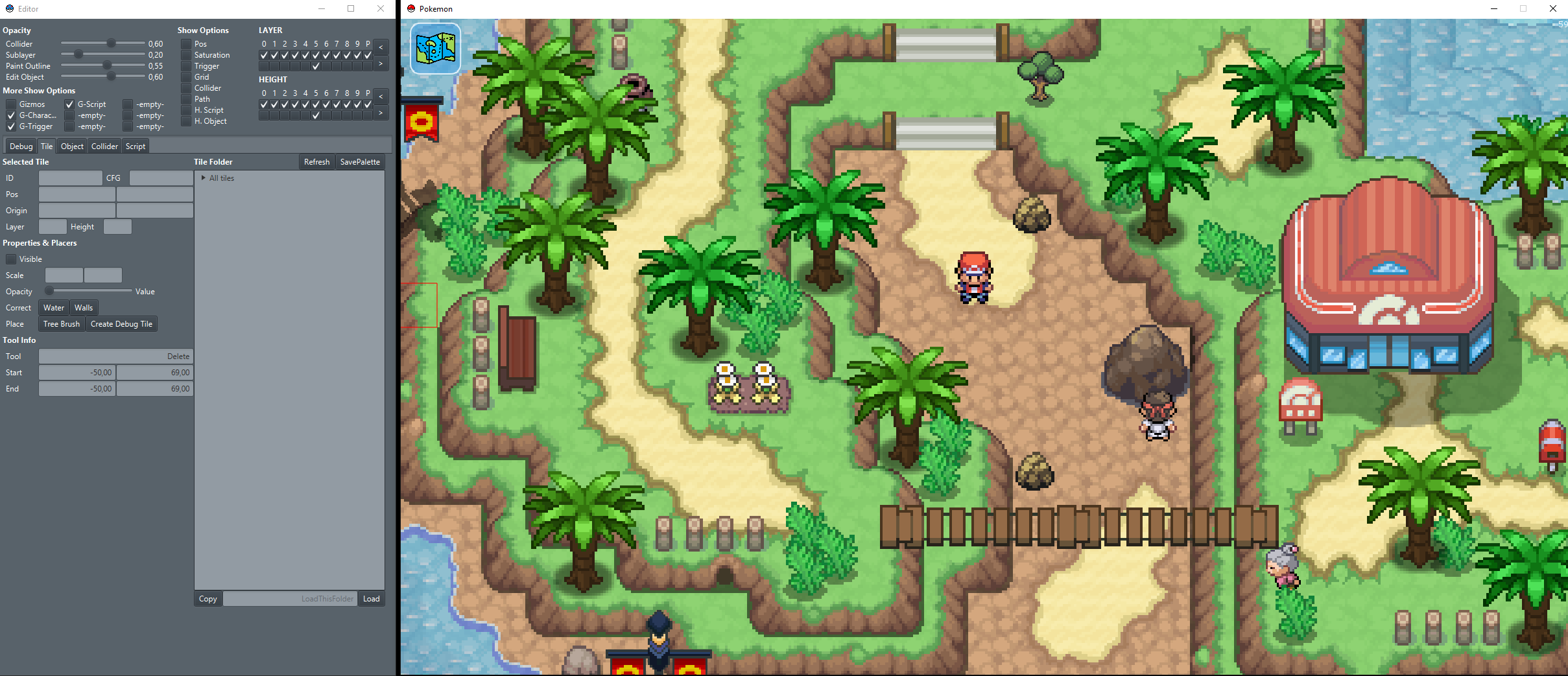Screen dimensions: 1568x676
Task: Click the Refresh button in Tile Folder
Action: (x=316, y=161)
